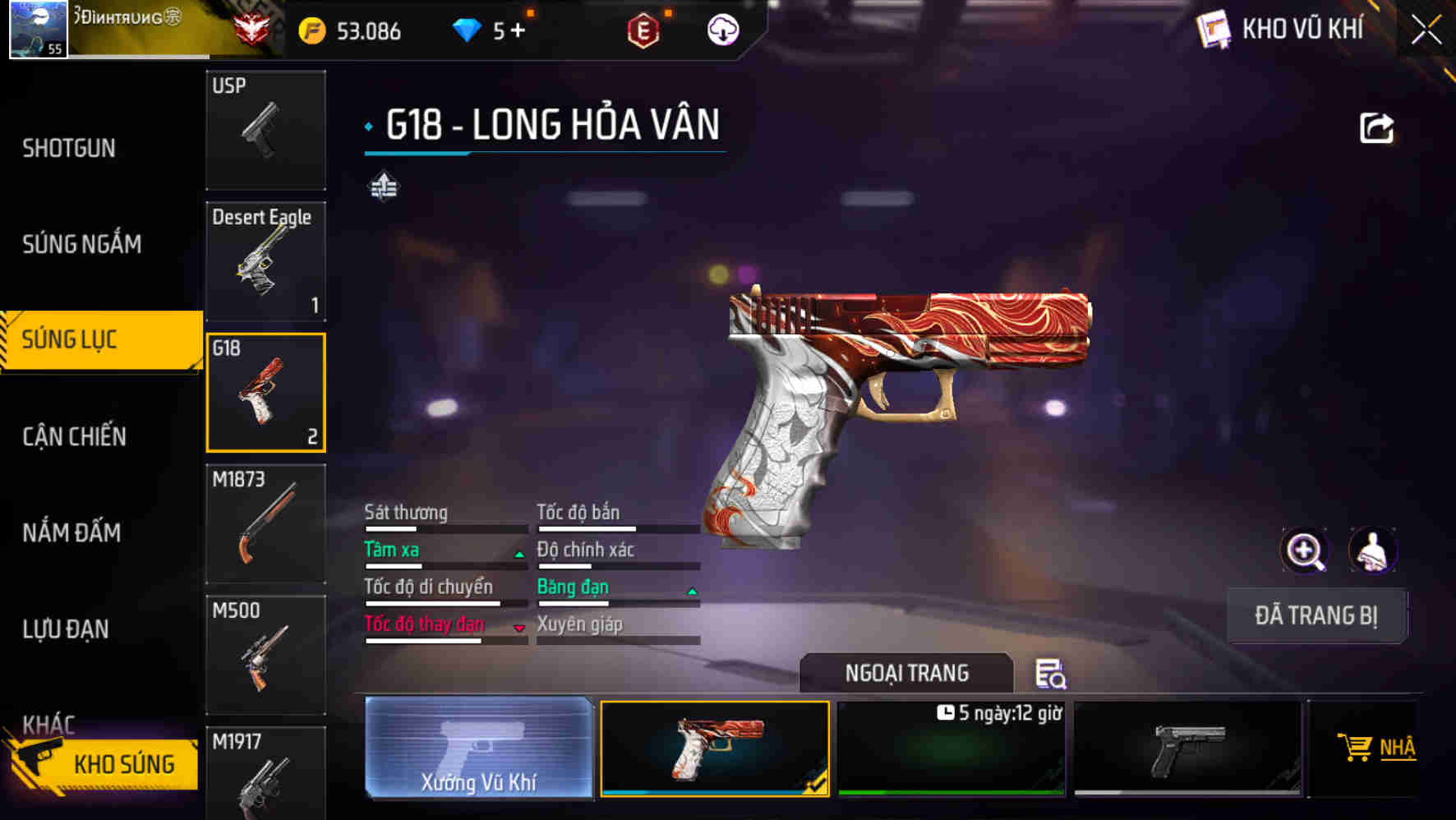The image size is (1456, 820).
Task: Open the CẬN CHIẾN category
Action: (74, 436)
